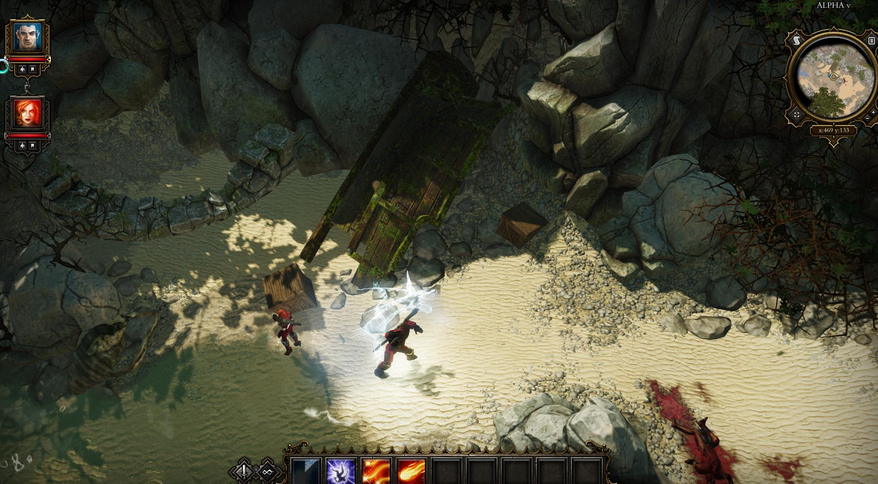Use the first hotbar slot's blade skill
This screenshot has height=484, width=878.
[305, 471]
